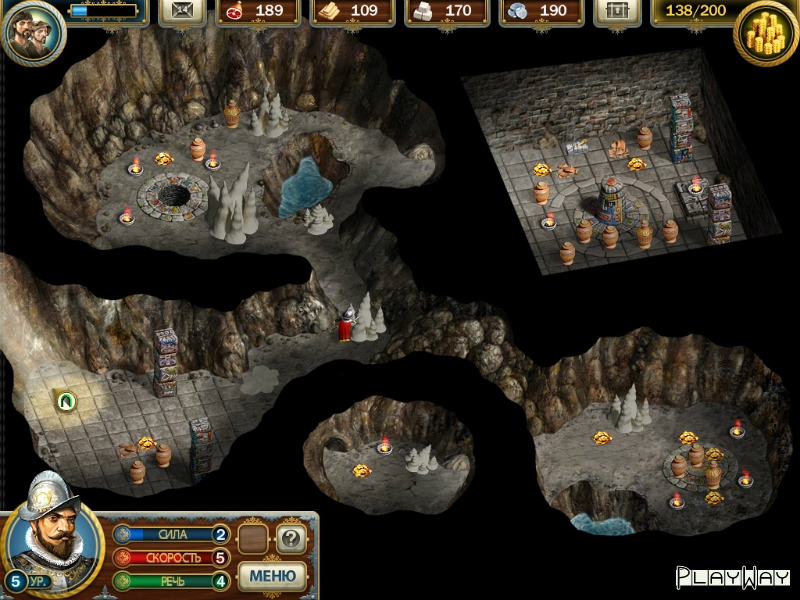
Task: Click the СКОРОСТЬ speed stat bar
Action: click(171, 557)
